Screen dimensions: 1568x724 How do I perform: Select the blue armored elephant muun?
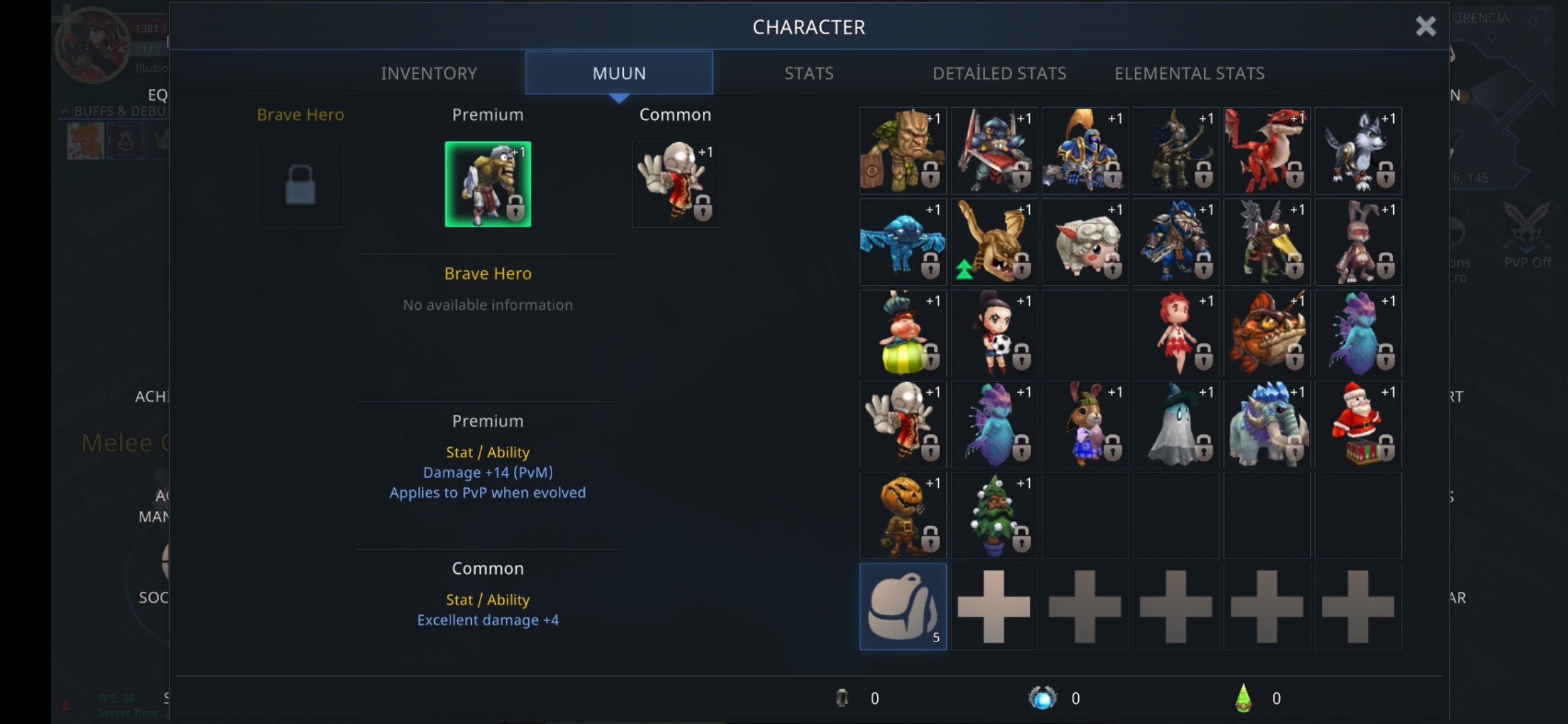(1266, 424)
